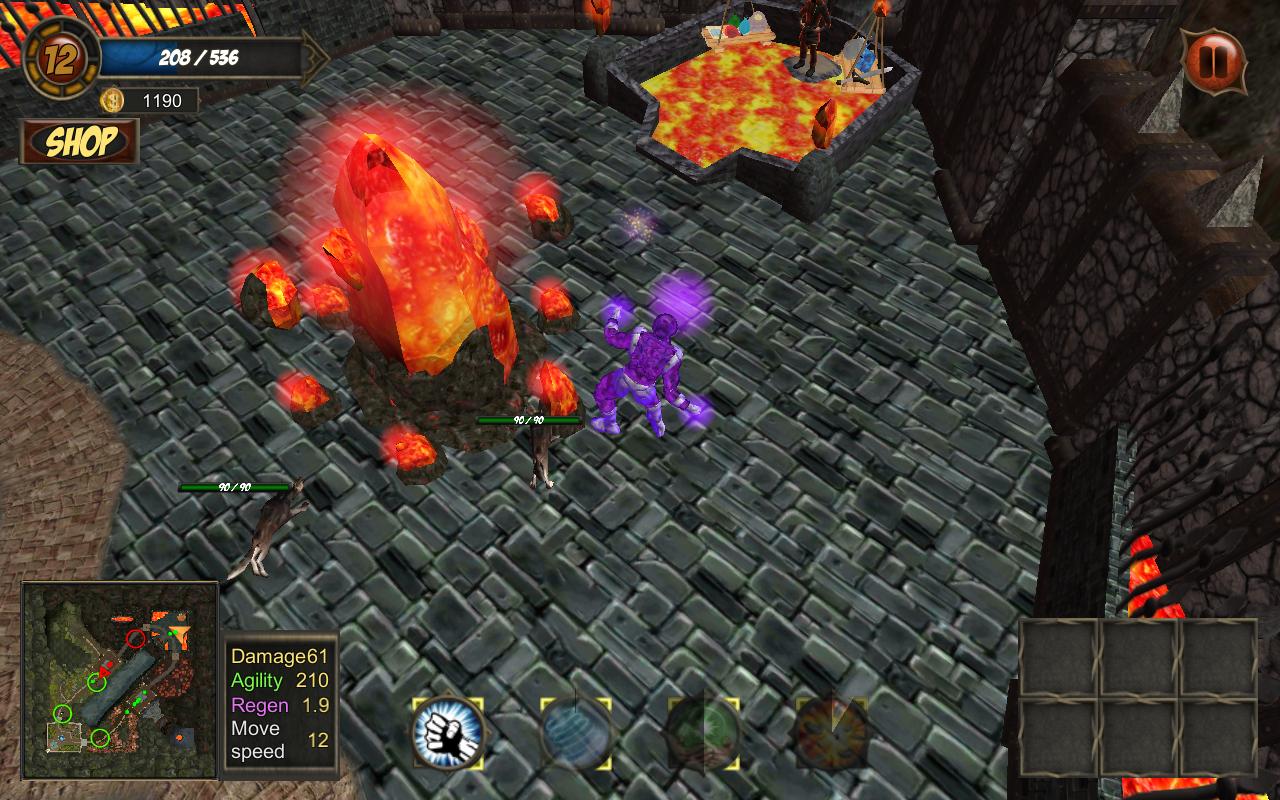Select the level 12 hero badge
The width and height of the screenshot is (1280, 800).
click(62, 58)
